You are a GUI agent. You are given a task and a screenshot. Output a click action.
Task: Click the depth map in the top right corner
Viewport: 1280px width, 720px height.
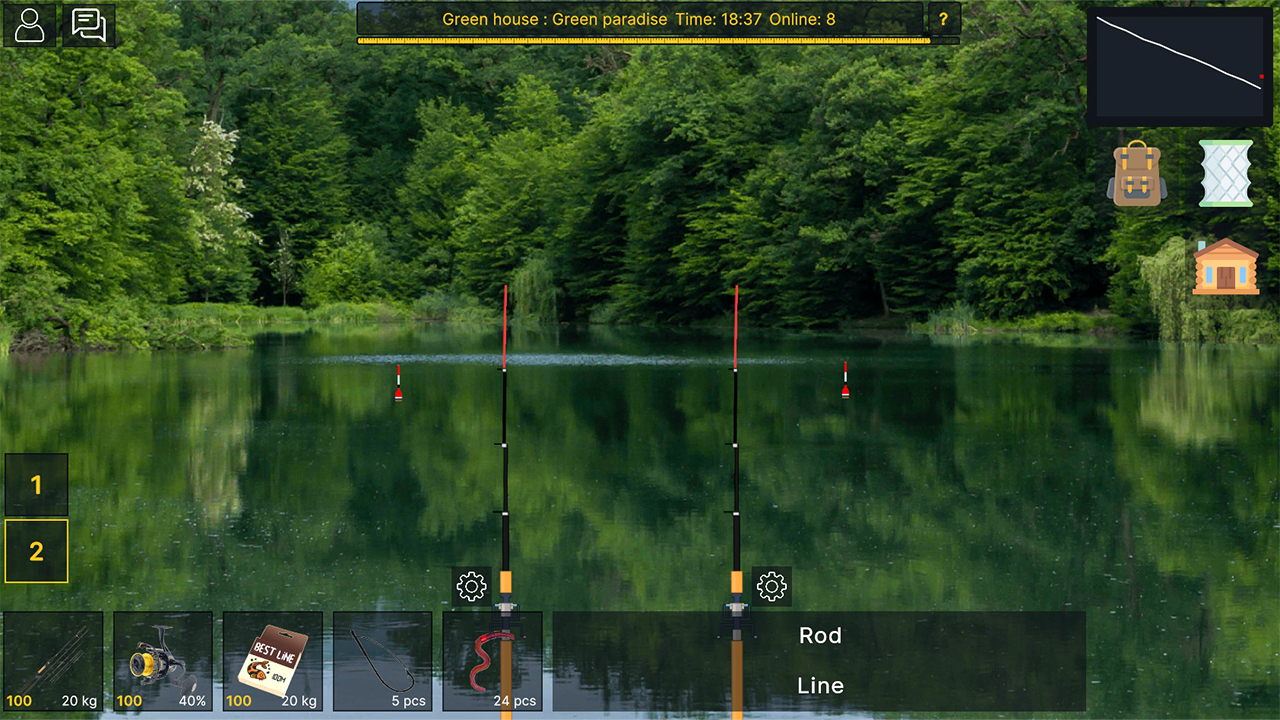(1180, 64)
